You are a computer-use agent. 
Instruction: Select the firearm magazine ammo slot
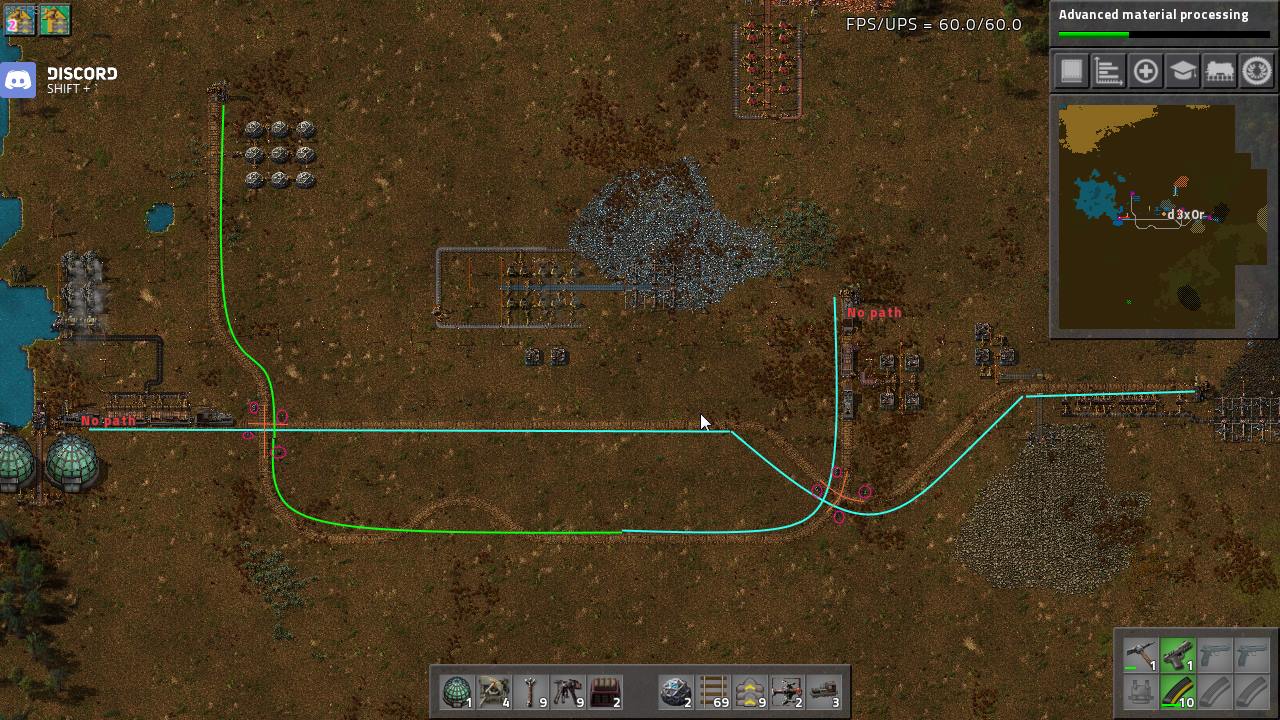point(1178,693)
